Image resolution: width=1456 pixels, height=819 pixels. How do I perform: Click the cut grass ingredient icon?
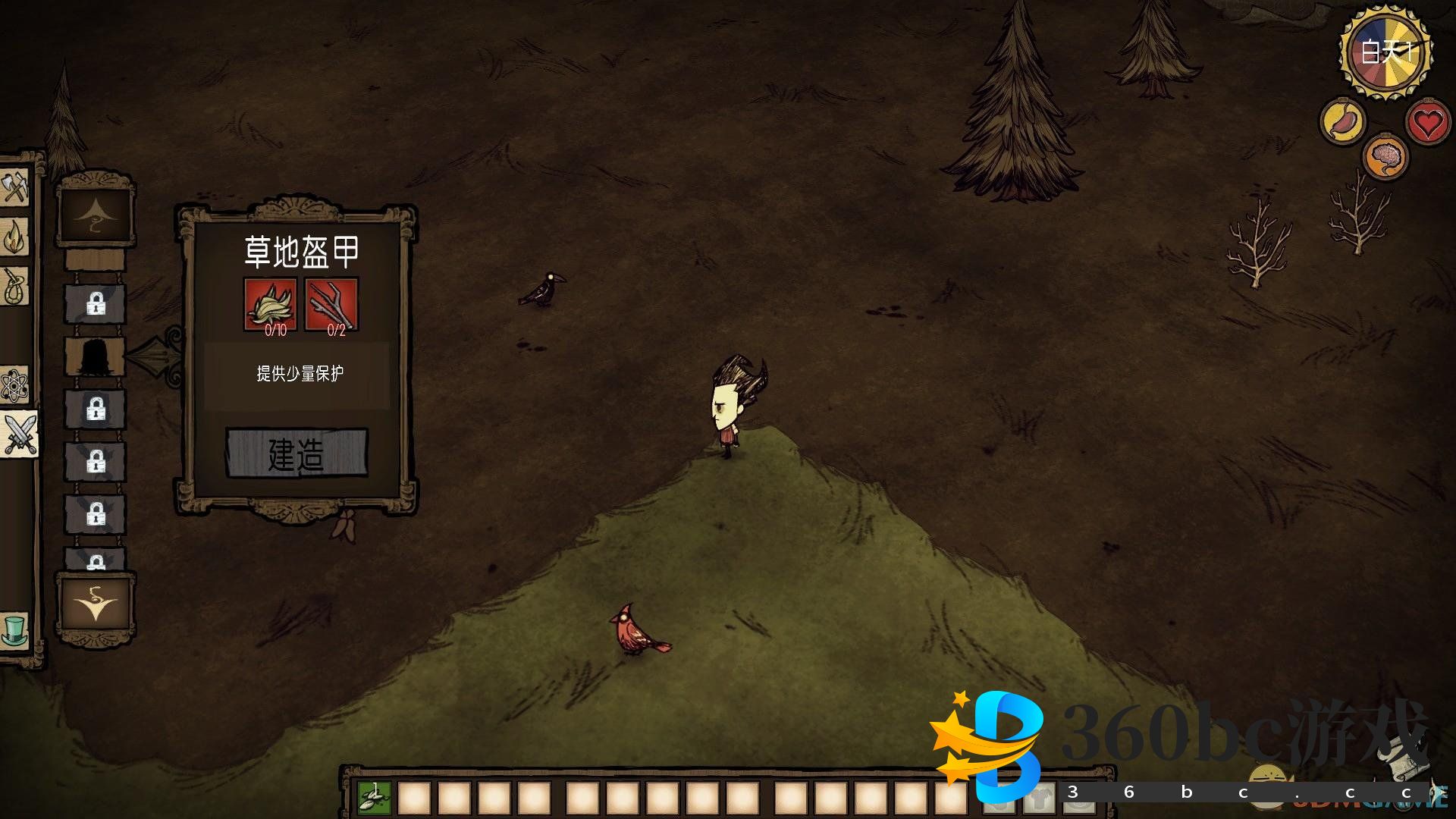pyautogui.click(x=270, y=304)
